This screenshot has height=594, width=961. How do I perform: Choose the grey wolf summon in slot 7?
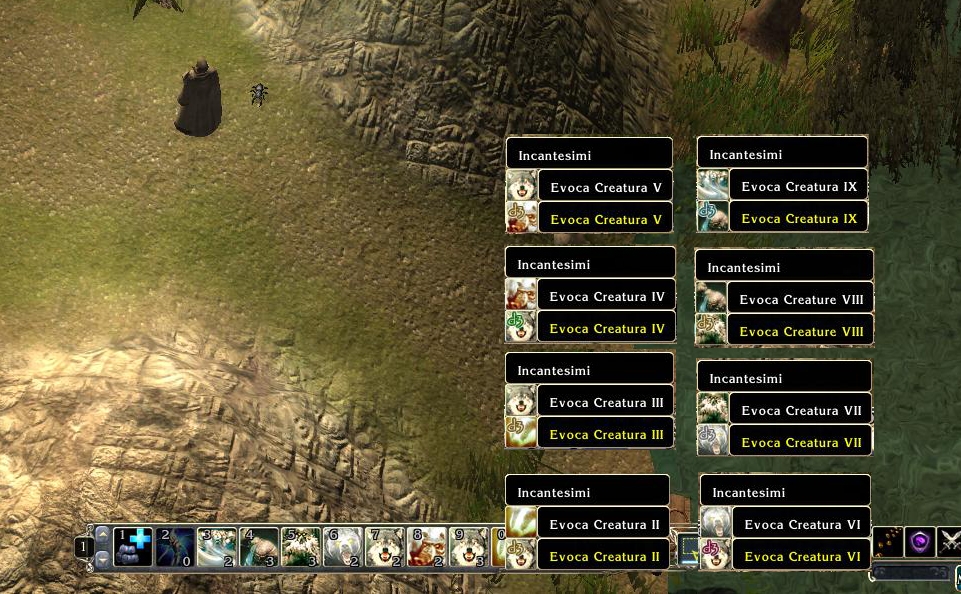(385, 547)
